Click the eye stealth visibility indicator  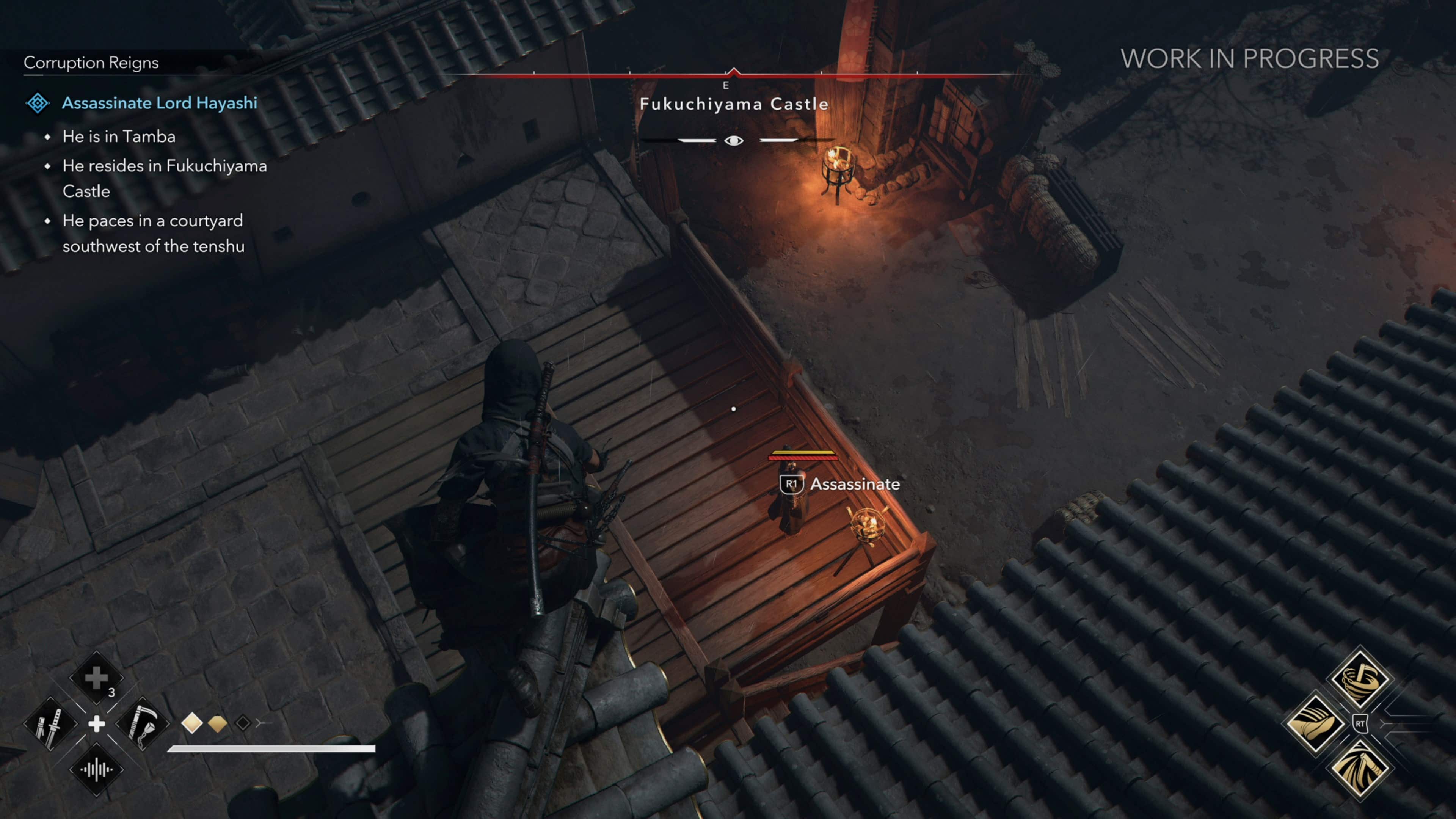click(734, 140)
